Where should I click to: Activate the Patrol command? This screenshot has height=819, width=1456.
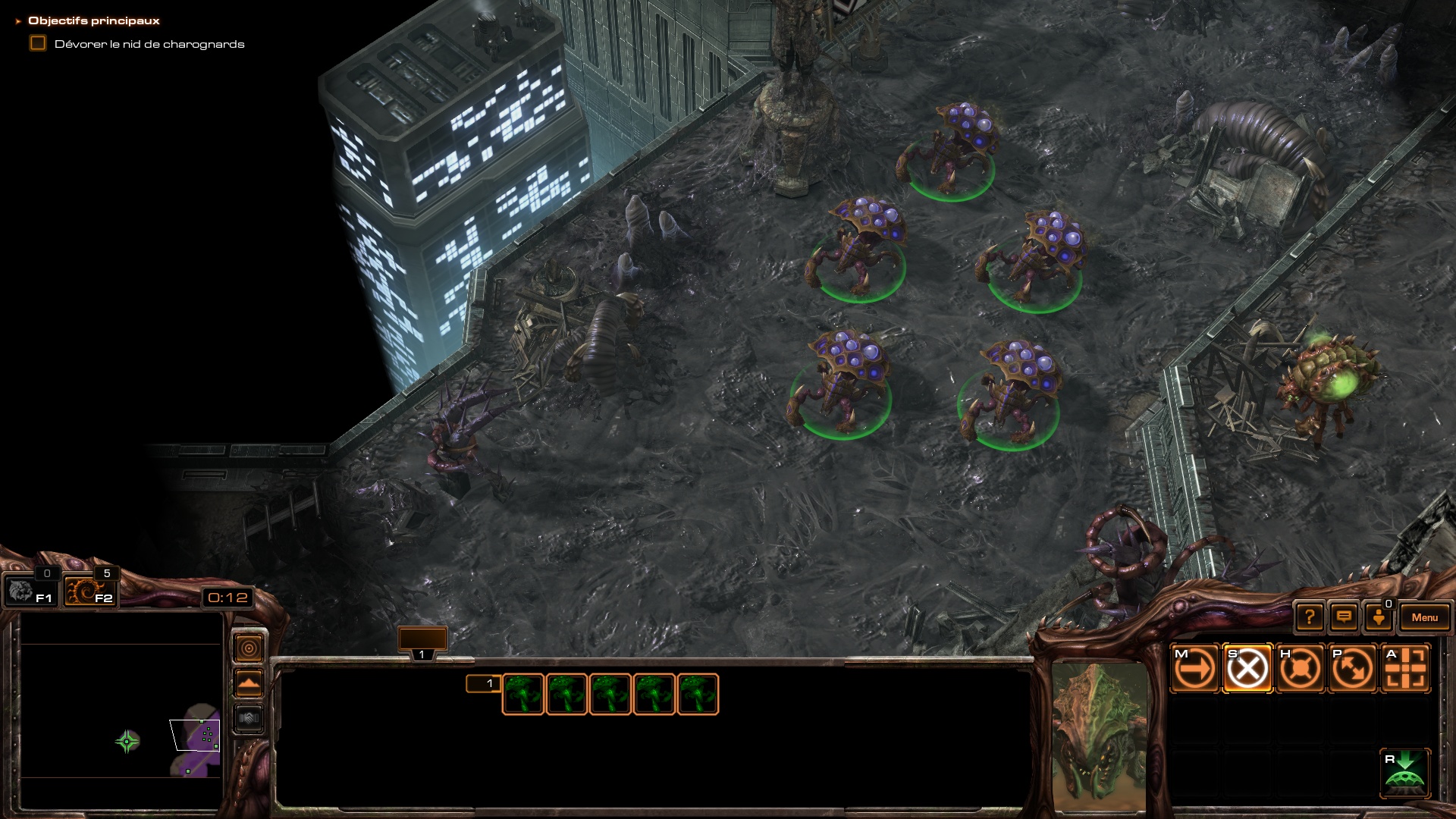coord(1352,669)
